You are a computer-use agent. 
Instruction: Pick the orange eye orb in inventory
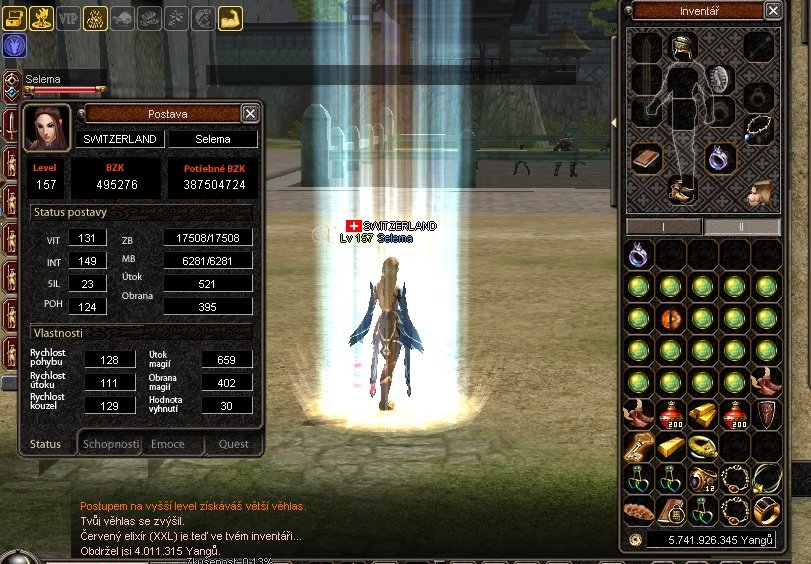671,318
